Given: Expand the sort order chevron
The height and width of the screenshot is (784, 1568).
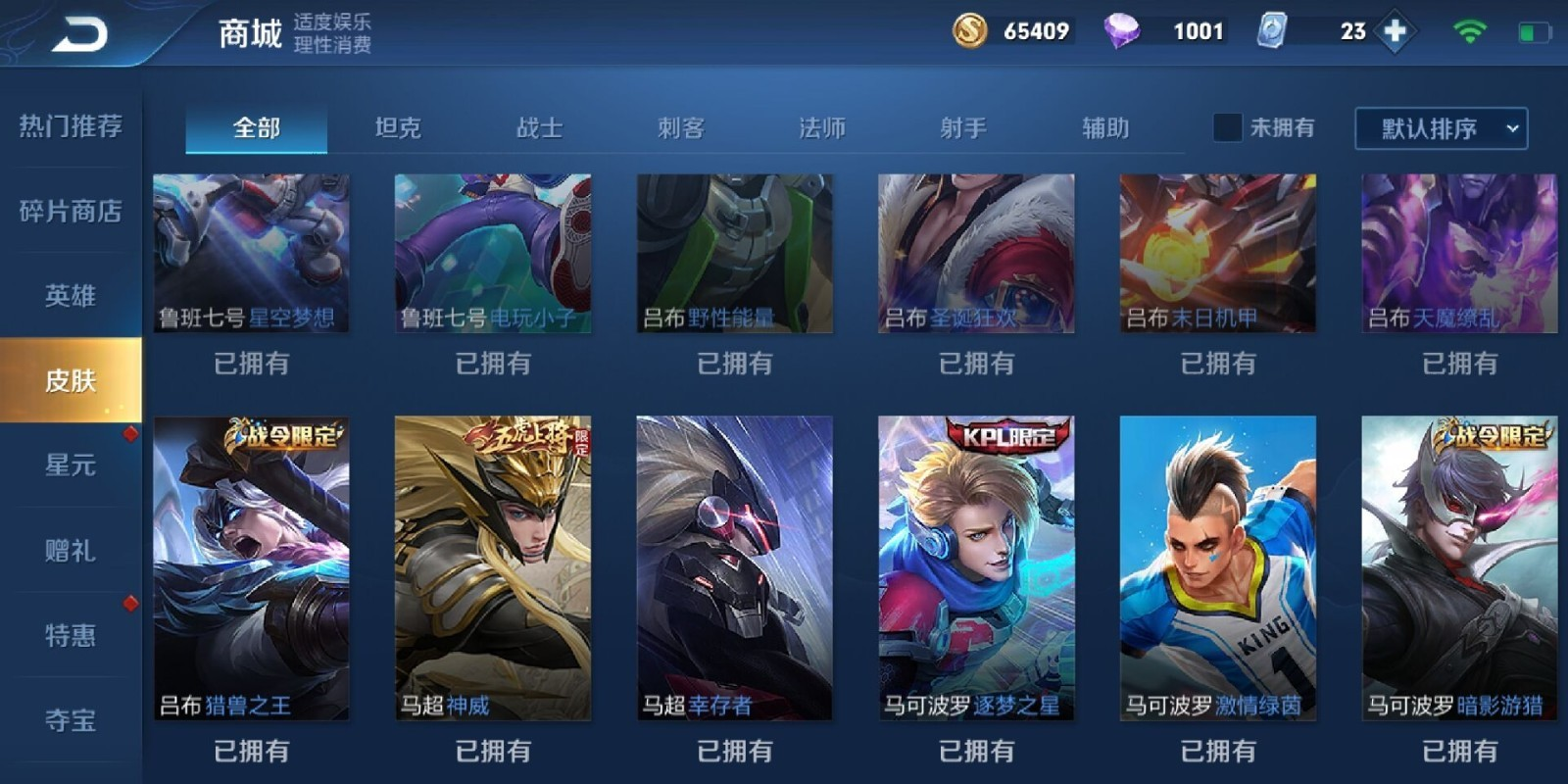Looking at the screenshot, I should coord(1509,127).
